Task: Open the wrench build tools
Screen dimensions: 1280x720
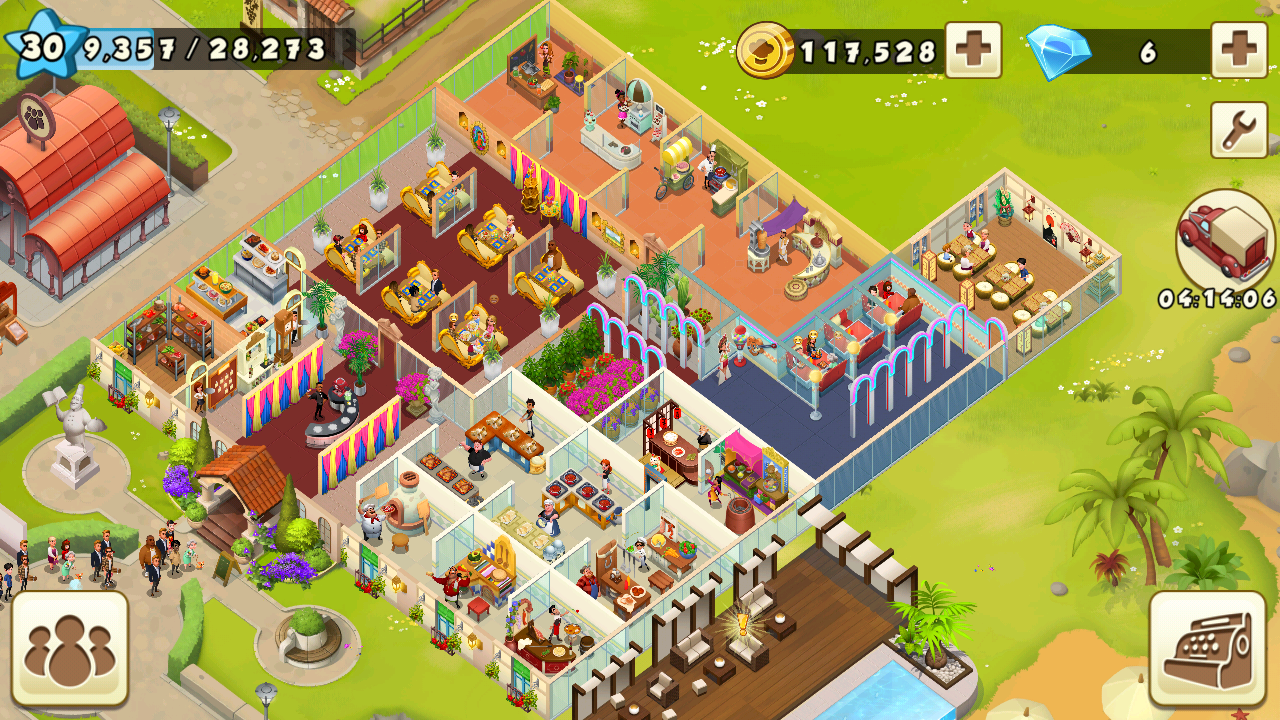Action: tap(1239, 130)
